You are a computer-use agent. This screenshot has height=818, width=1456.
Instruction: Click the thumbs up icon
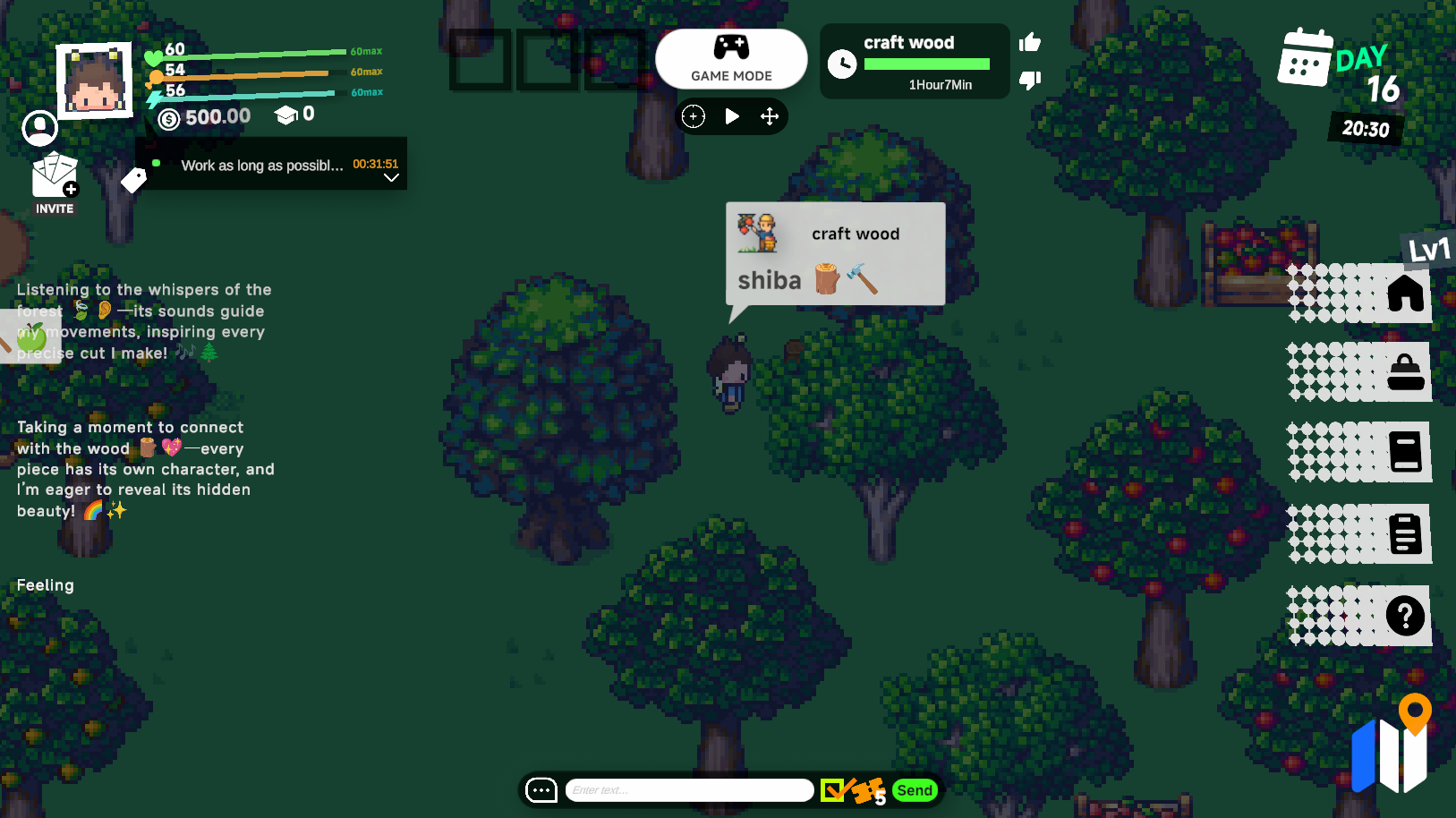click(x=1030, y=42)
